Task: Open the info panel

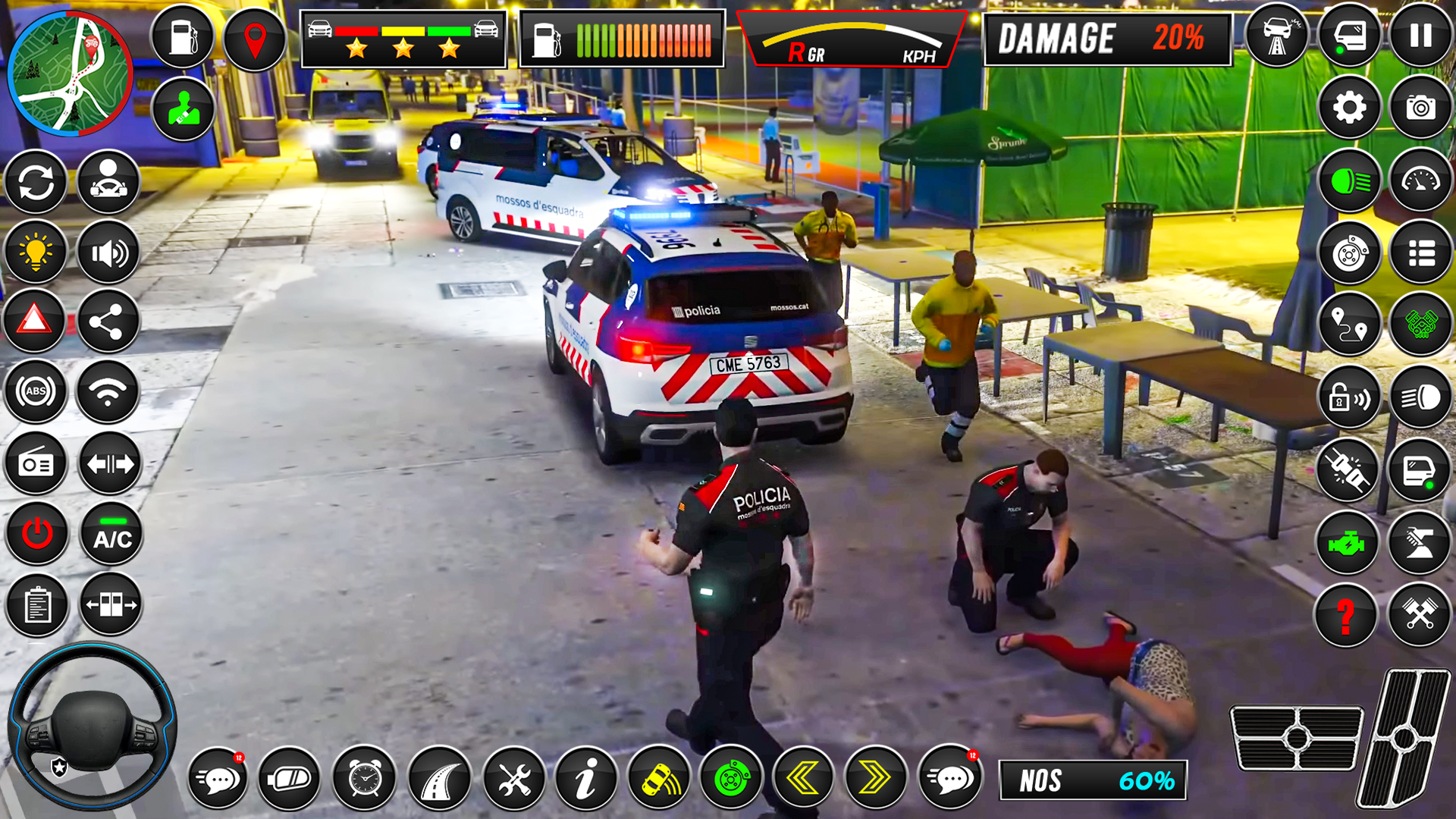Action: pyautogui.click(x=586, y=777)
